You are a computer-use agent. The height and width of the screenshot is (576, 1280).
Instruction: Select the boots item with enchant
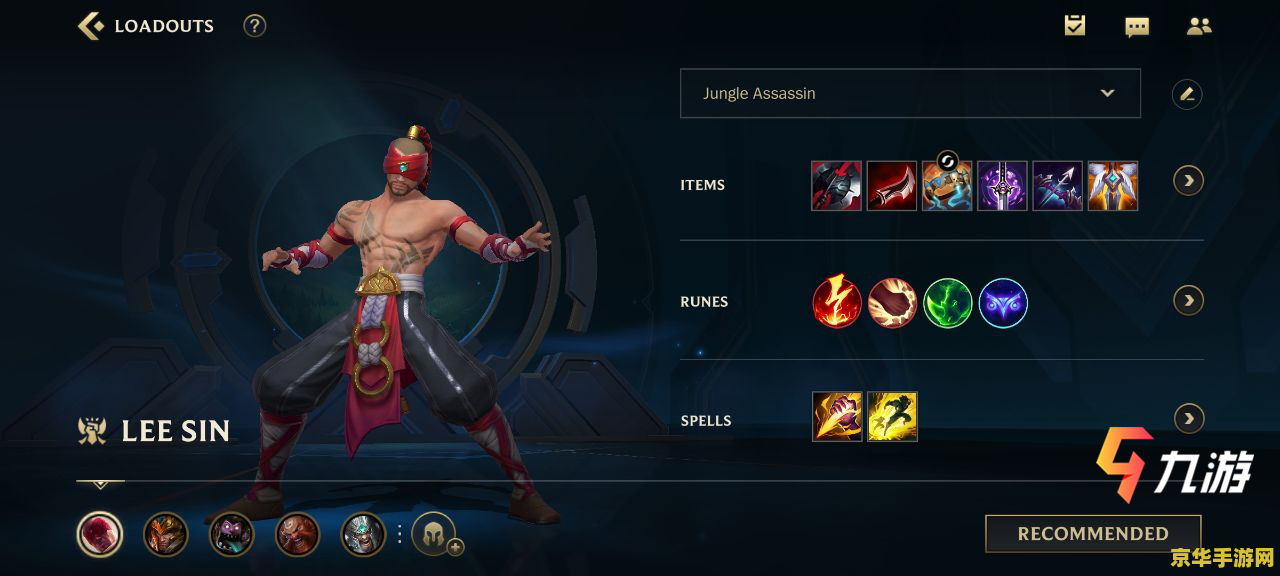[947, 185]
